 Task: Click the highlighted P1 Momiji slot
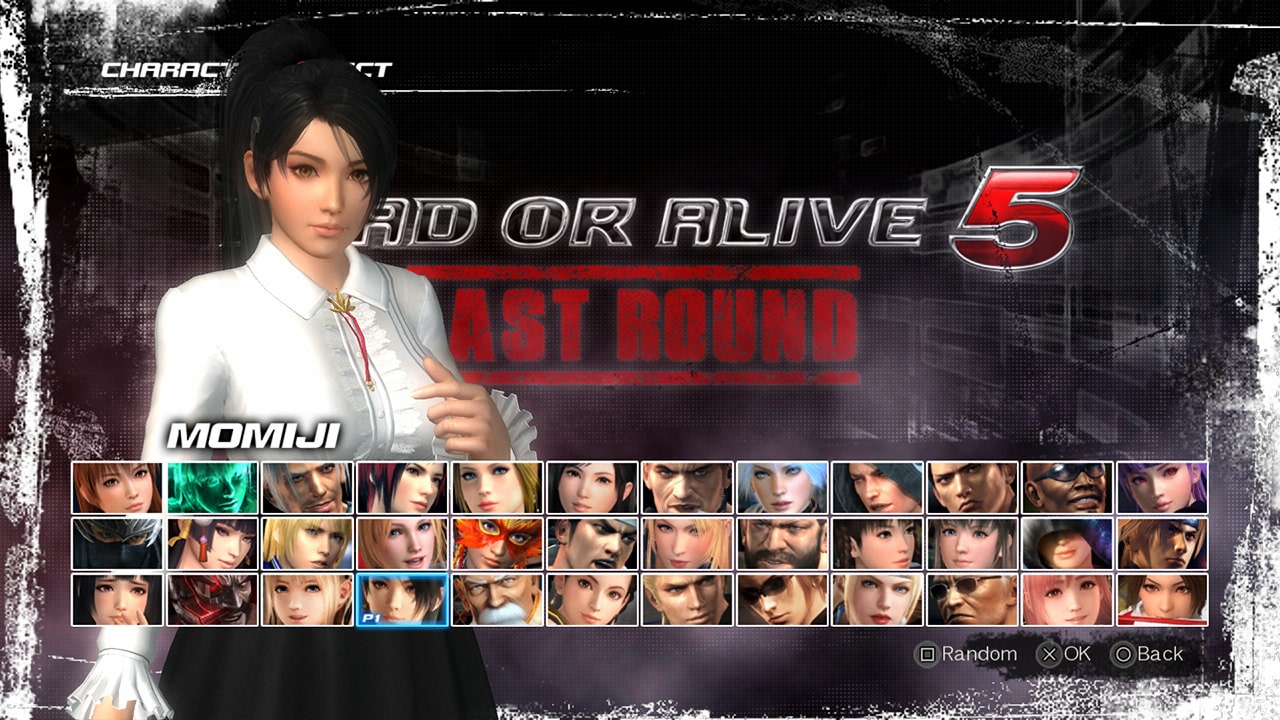click(x=401, y=602)
